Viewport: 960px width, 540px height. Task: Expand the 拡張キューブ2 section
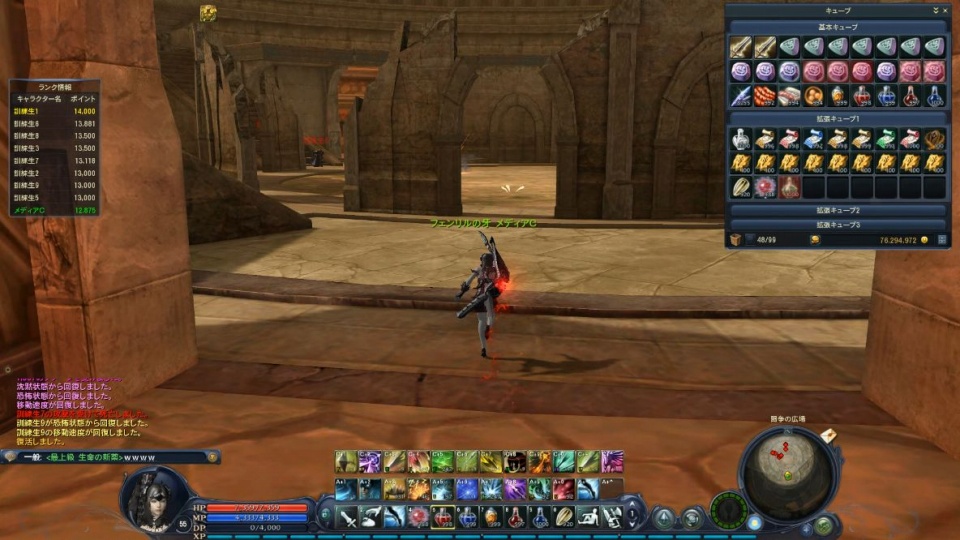(x=837, y=211)
